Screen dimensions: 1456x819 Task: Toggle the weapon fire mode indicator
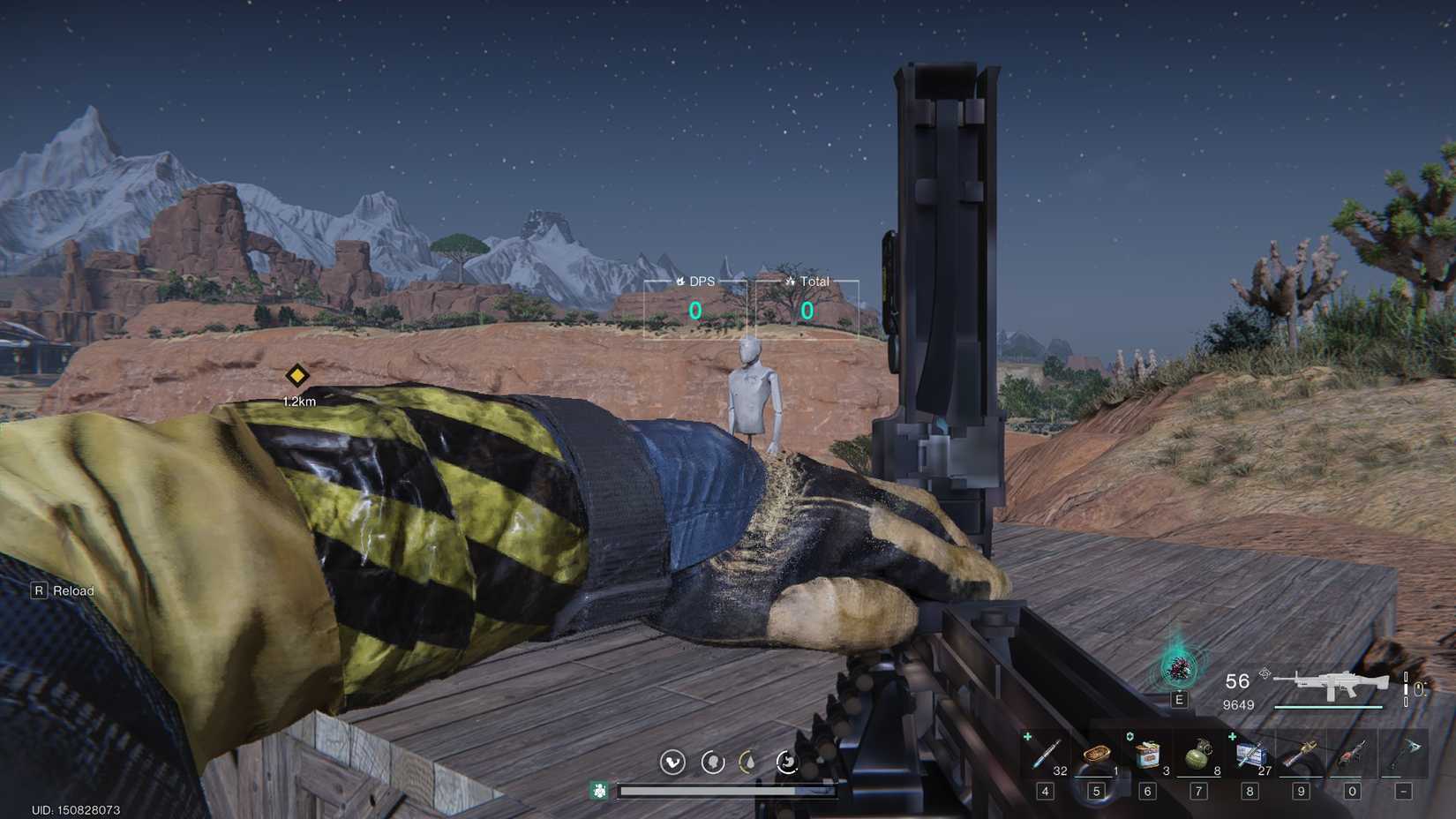pos(1407,689)
